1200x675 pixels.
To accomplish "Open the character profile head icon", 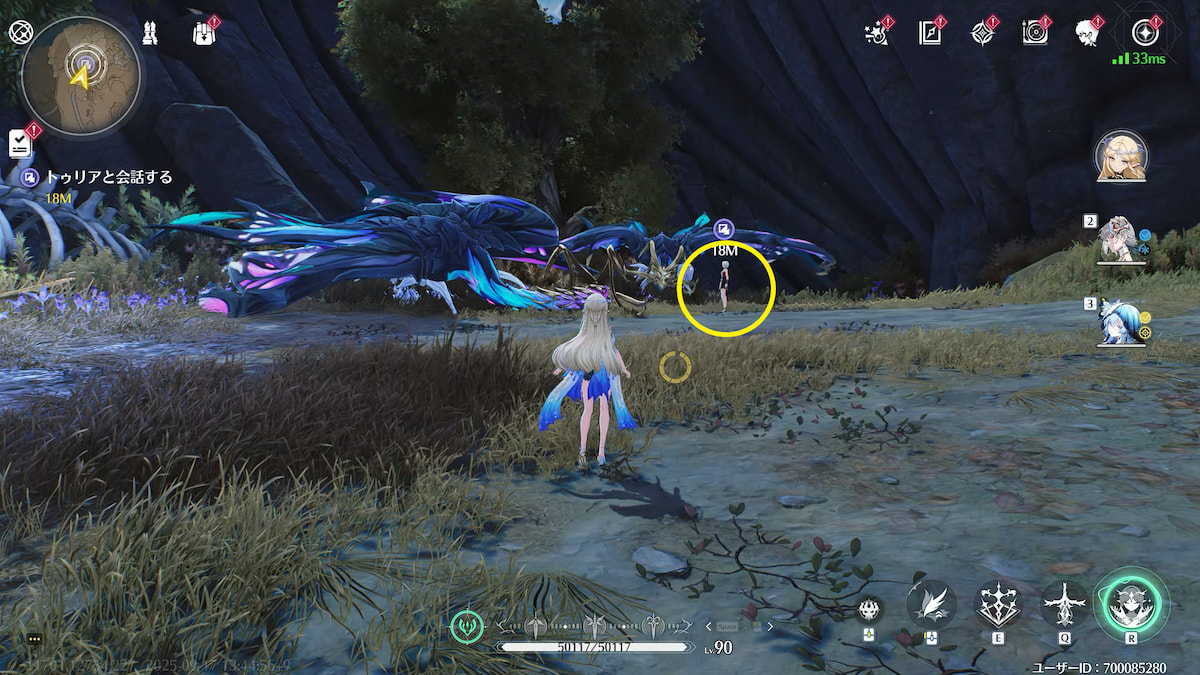I will (x=1087, y=33).
